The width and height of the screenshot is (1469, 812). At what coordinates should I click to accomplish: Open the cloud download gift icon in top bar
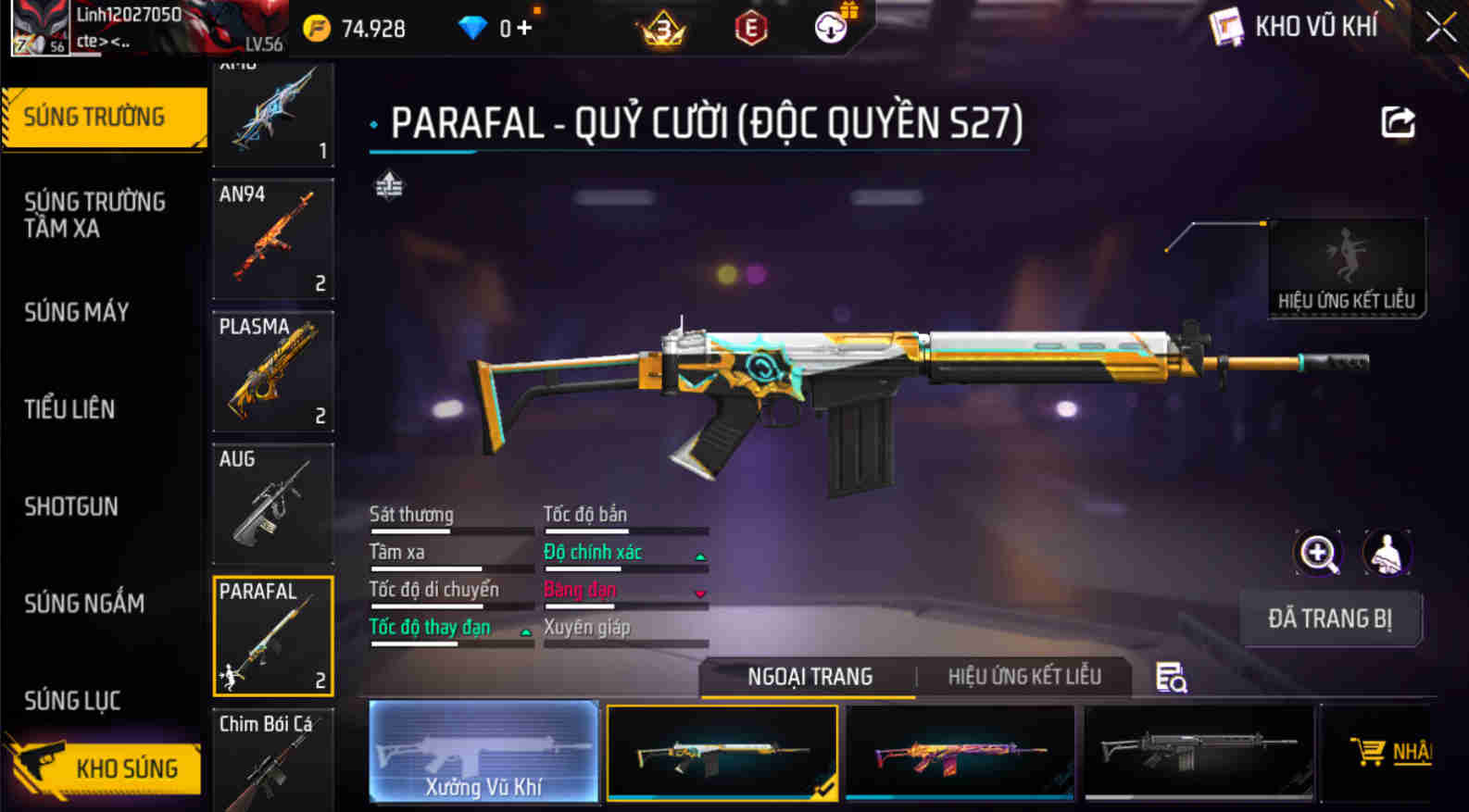pos(829,27)
